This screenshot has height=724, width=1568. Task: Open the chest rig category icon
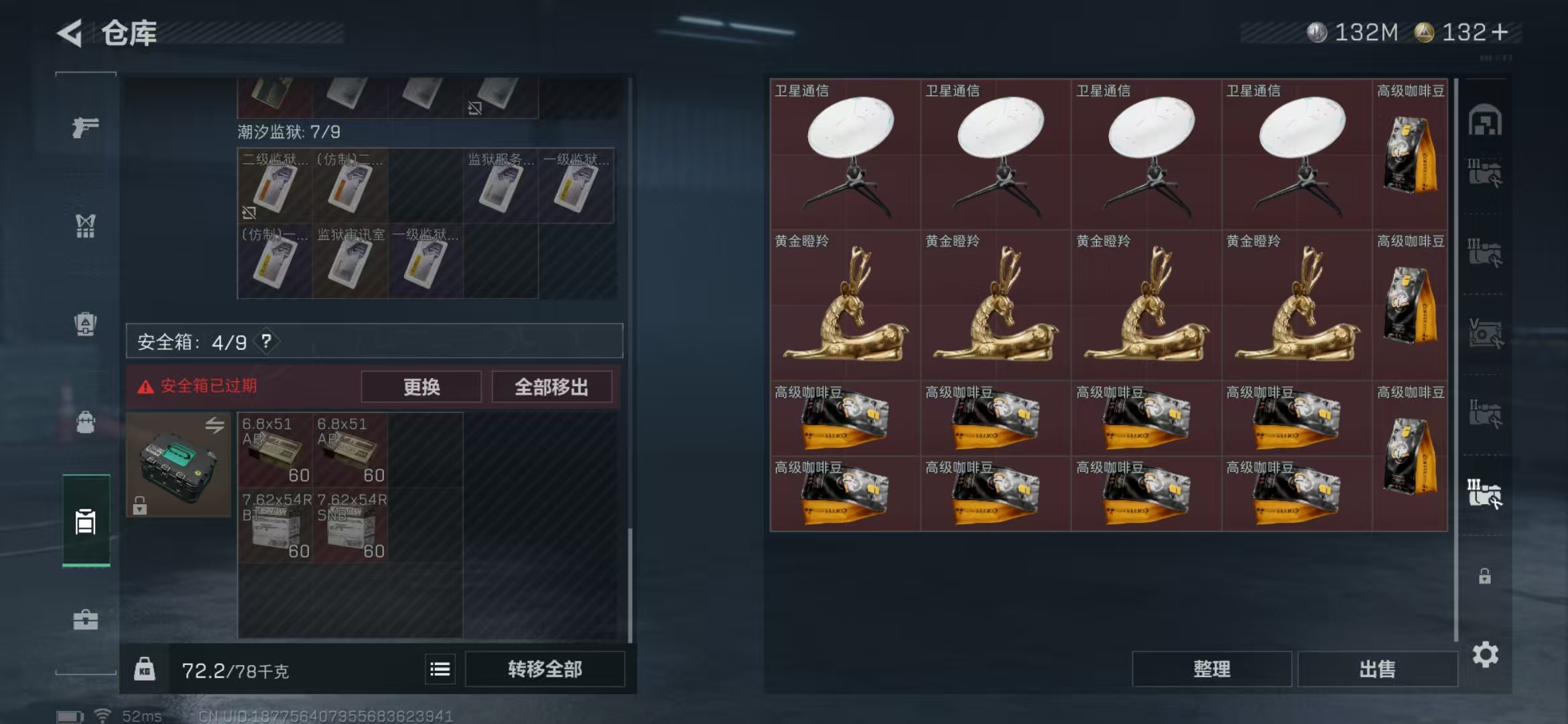(x=85, y=227)
